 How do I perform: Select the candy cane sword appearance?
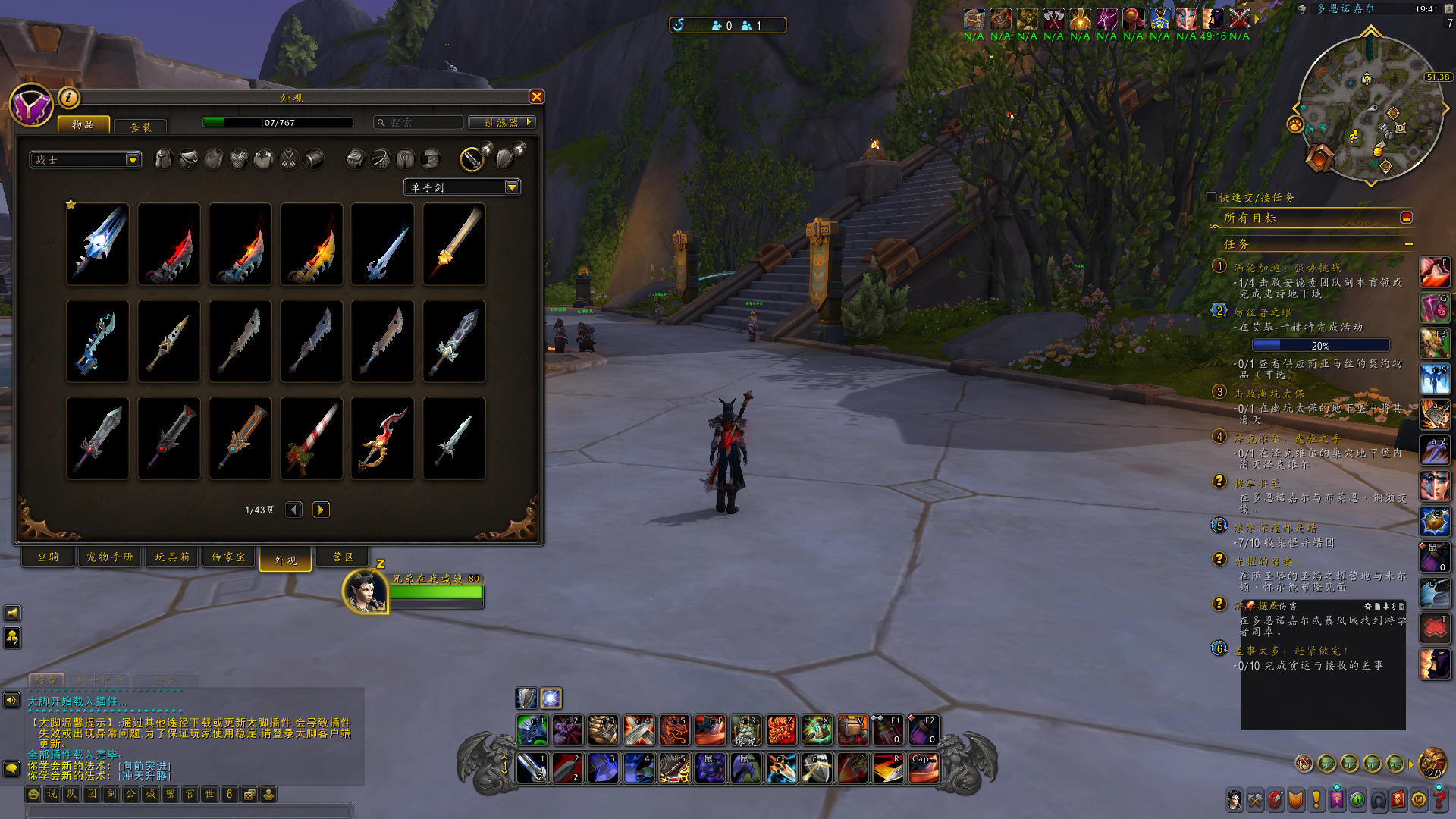coord(311,438)
